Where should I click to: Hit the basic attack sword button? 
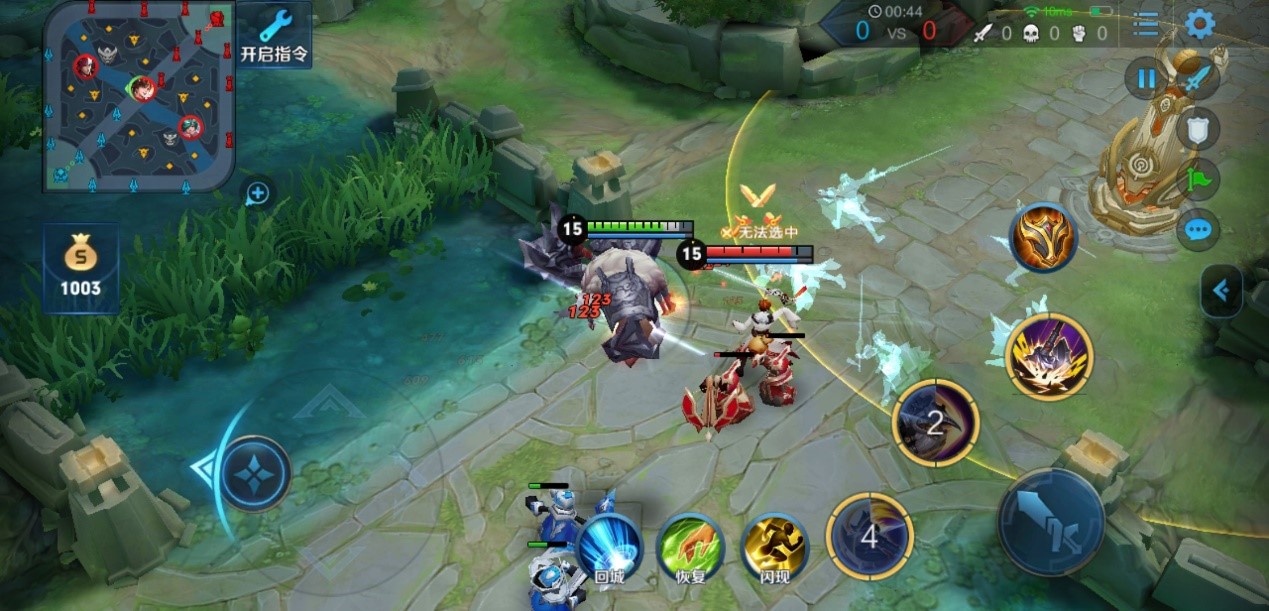click(x=1050, y=521)
